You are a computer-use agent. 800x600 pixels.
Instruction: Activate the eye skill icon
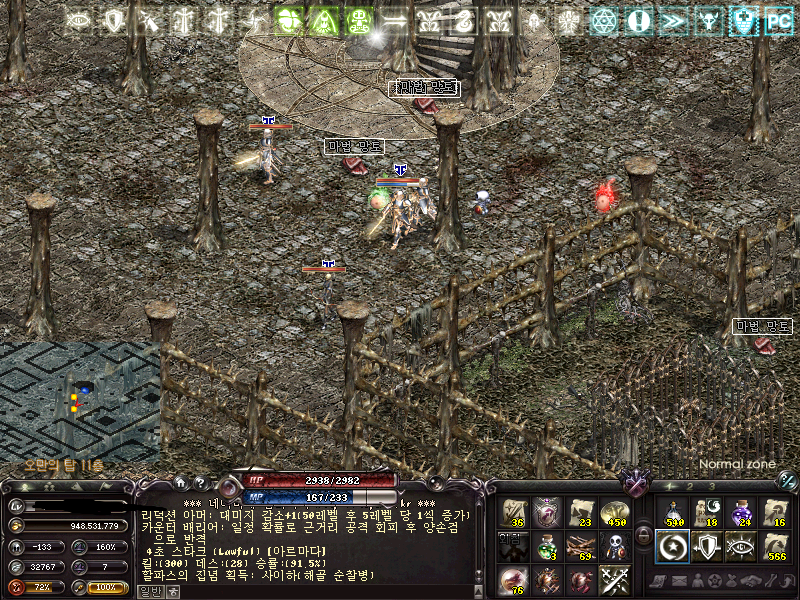point(741,546)
